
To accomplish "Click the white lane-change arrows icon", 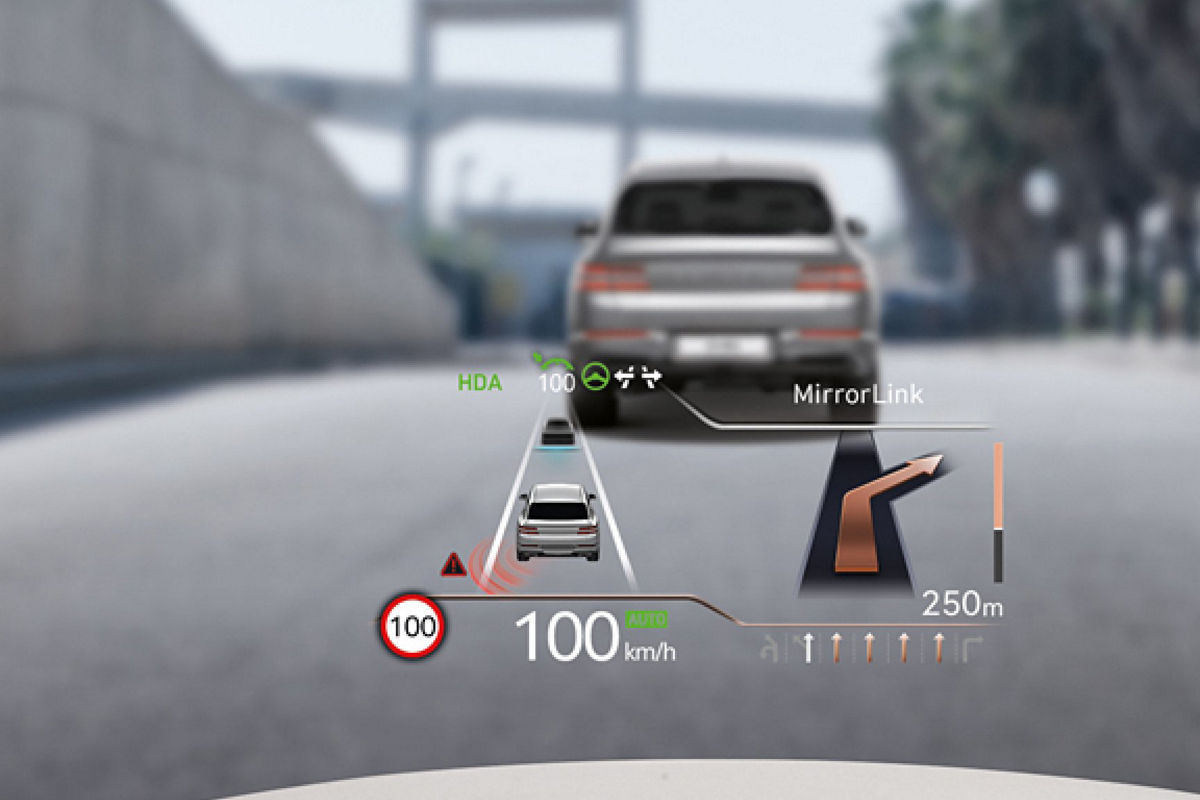I will (638, 378).
